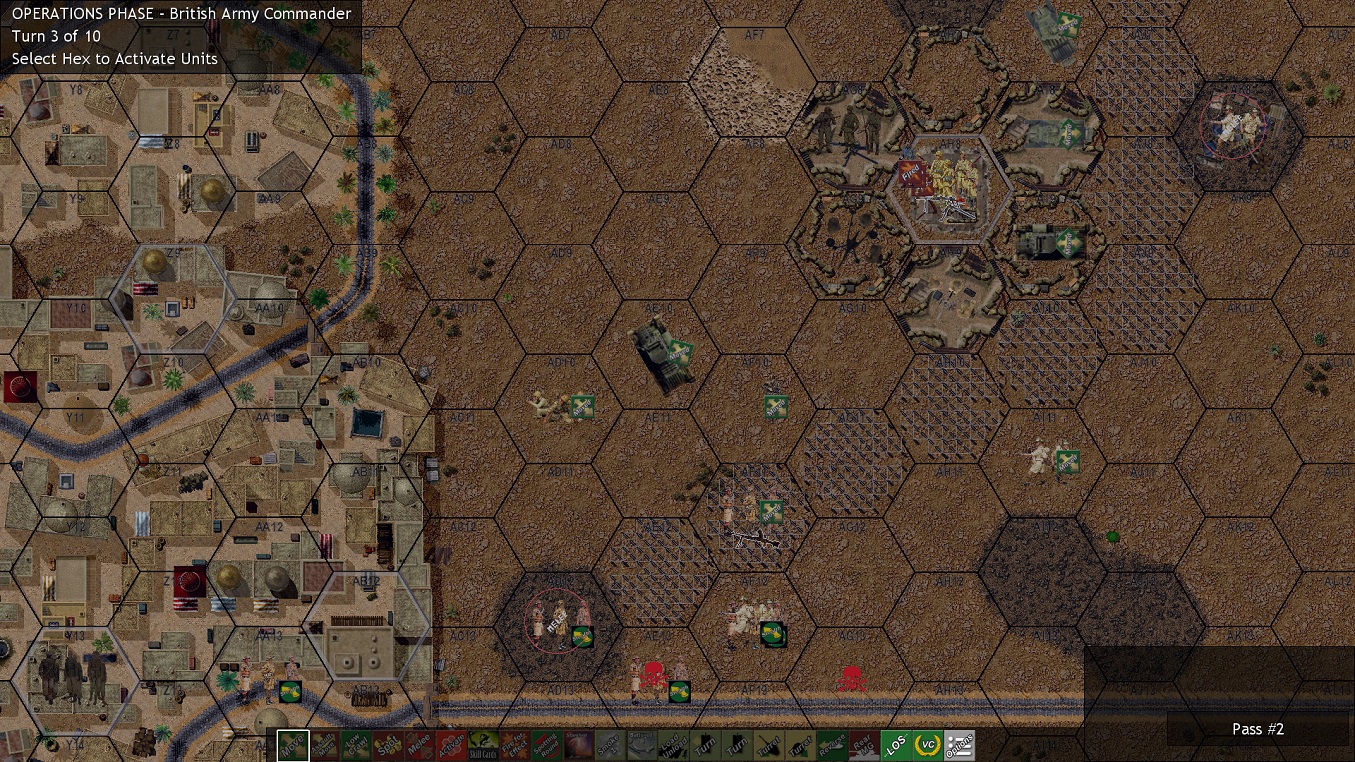The height and width of the screenshot is (762, 1355).
Task: Select the Assault Move icon
Action: coord(327,745)
